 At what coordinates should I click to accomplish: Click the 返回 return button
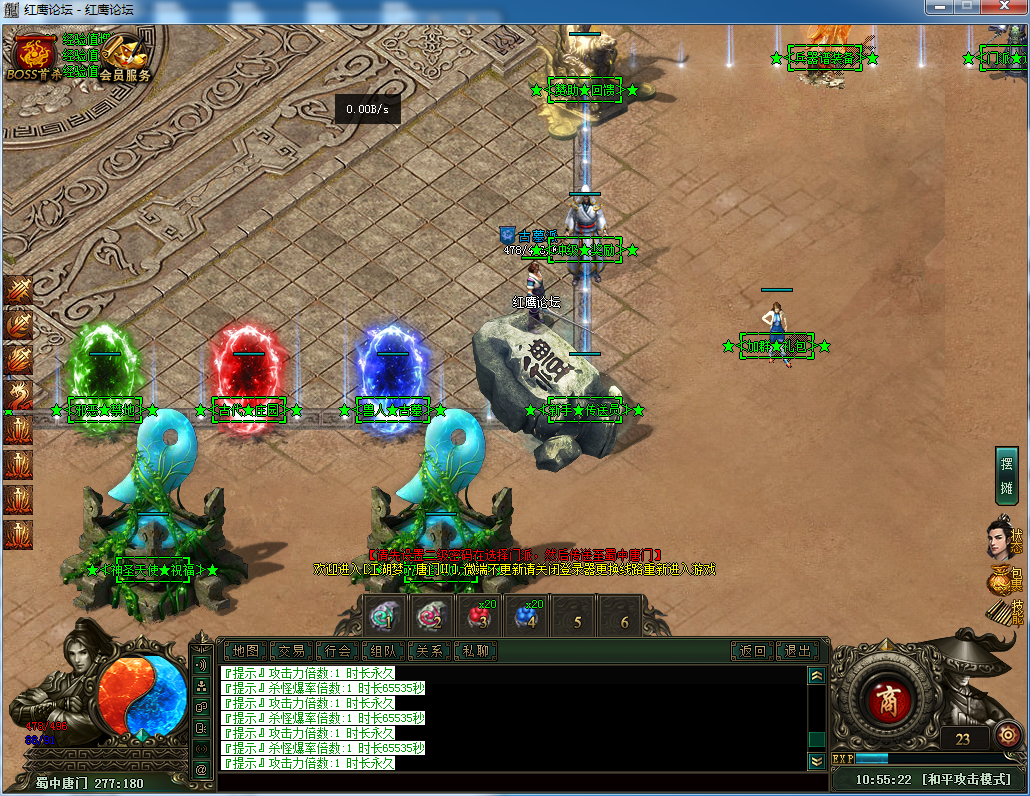752,651
